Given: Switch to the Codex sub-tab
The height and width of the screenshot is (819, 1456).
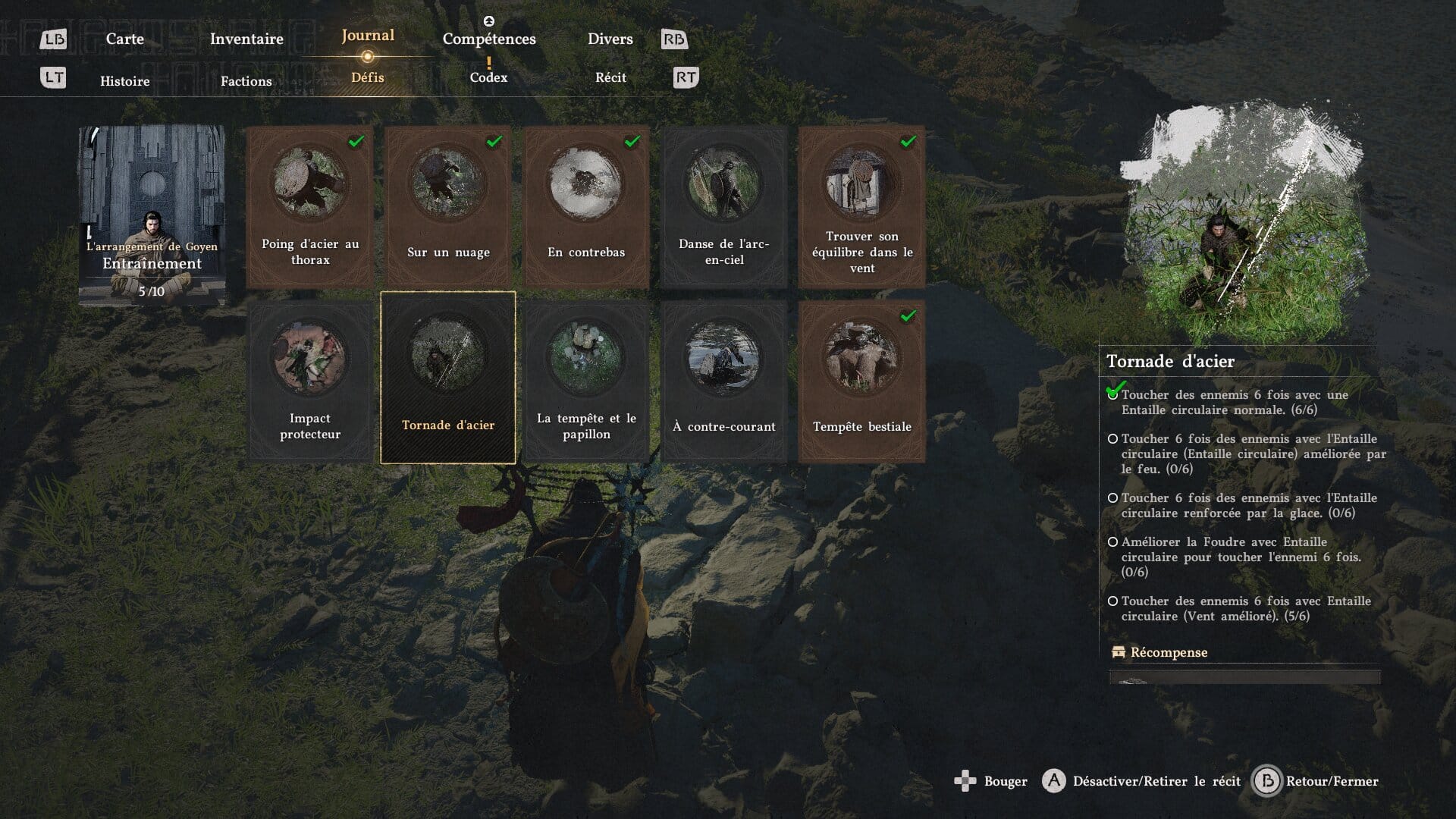Looking at the screenshot, I should point(488,77).
